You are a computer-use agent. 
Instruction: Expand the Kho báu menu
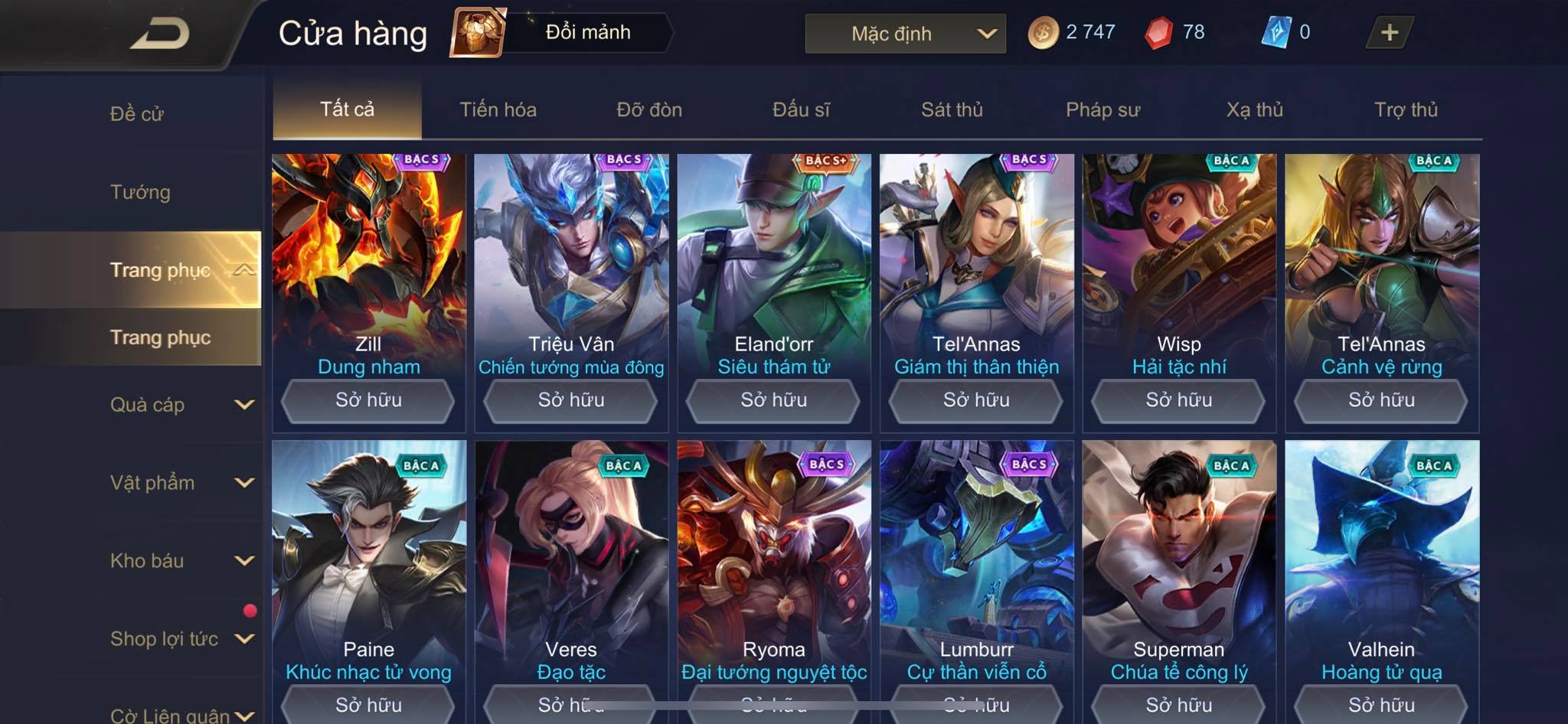tap(181, 561)
